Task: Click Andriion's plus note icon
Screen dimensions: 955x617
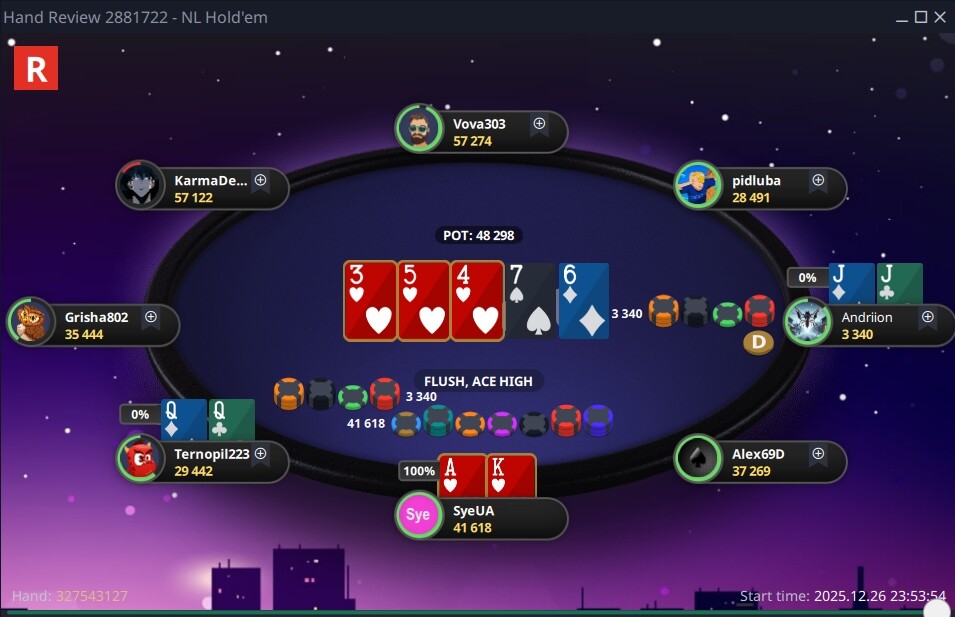Action: 927,317
